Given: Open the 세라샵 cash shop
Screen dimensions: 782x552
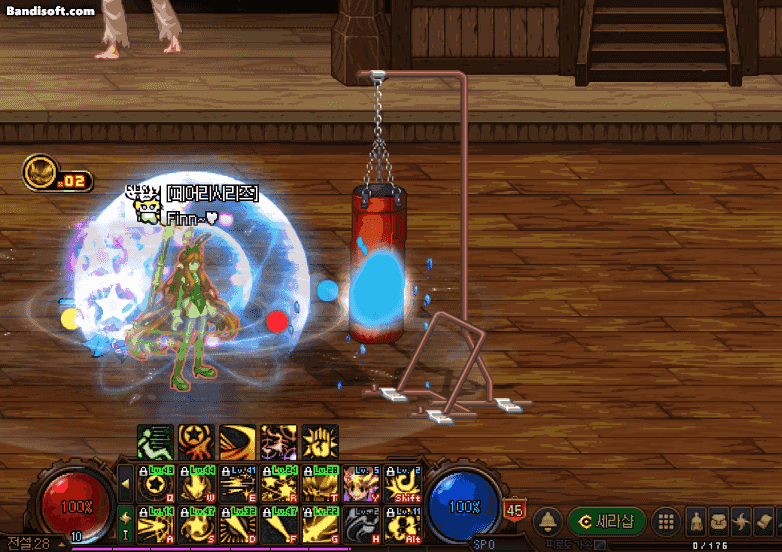Looking at the screenshot, I should point(606,521).
